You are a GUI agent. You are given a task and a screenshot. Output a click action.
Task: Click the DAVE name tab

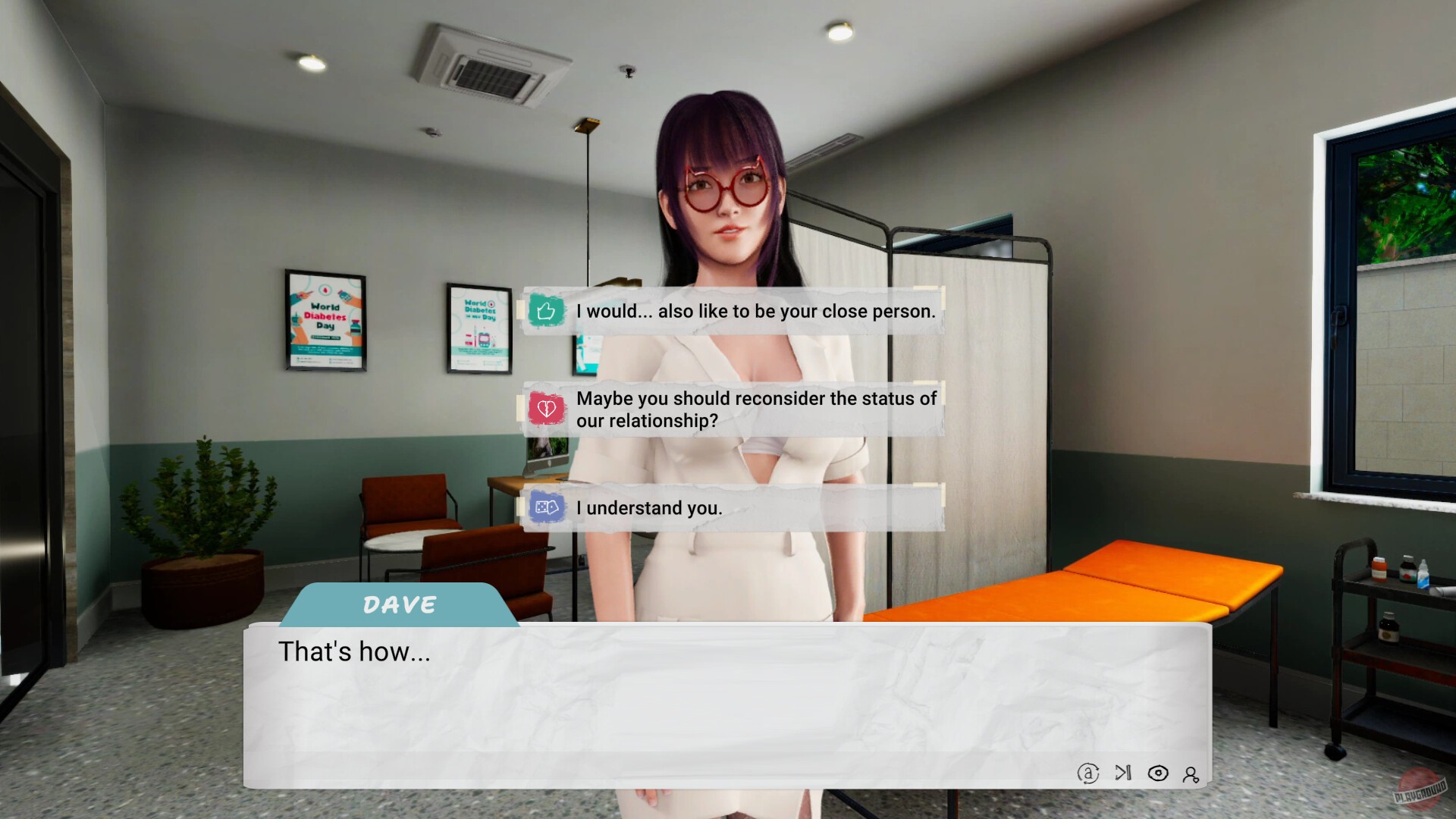click(x=397, y=604)
